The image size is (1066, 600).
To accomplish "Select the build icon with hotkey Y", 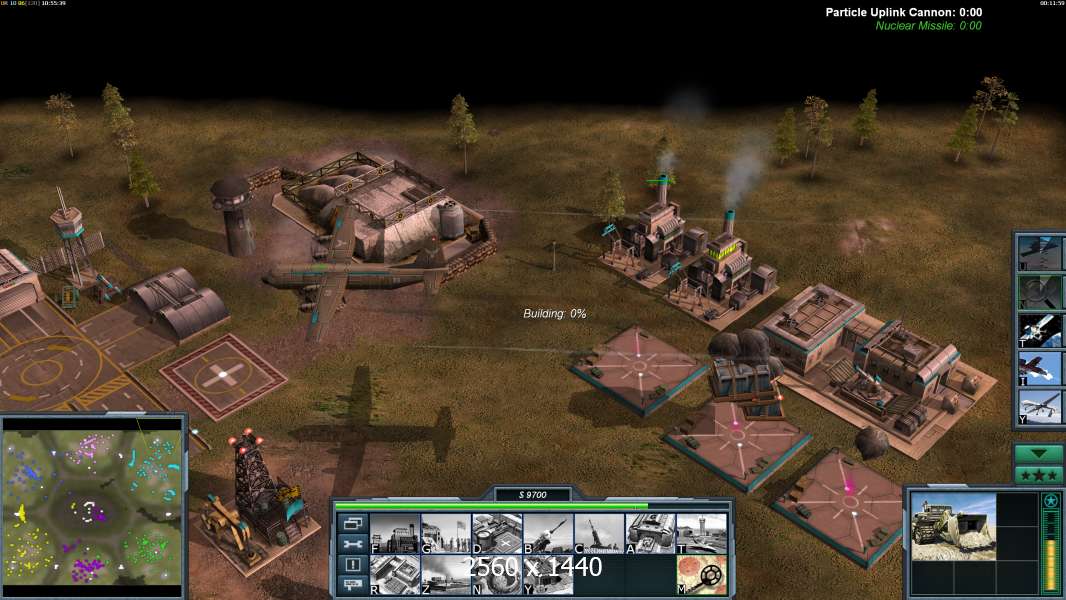I will tap(548, 575).
